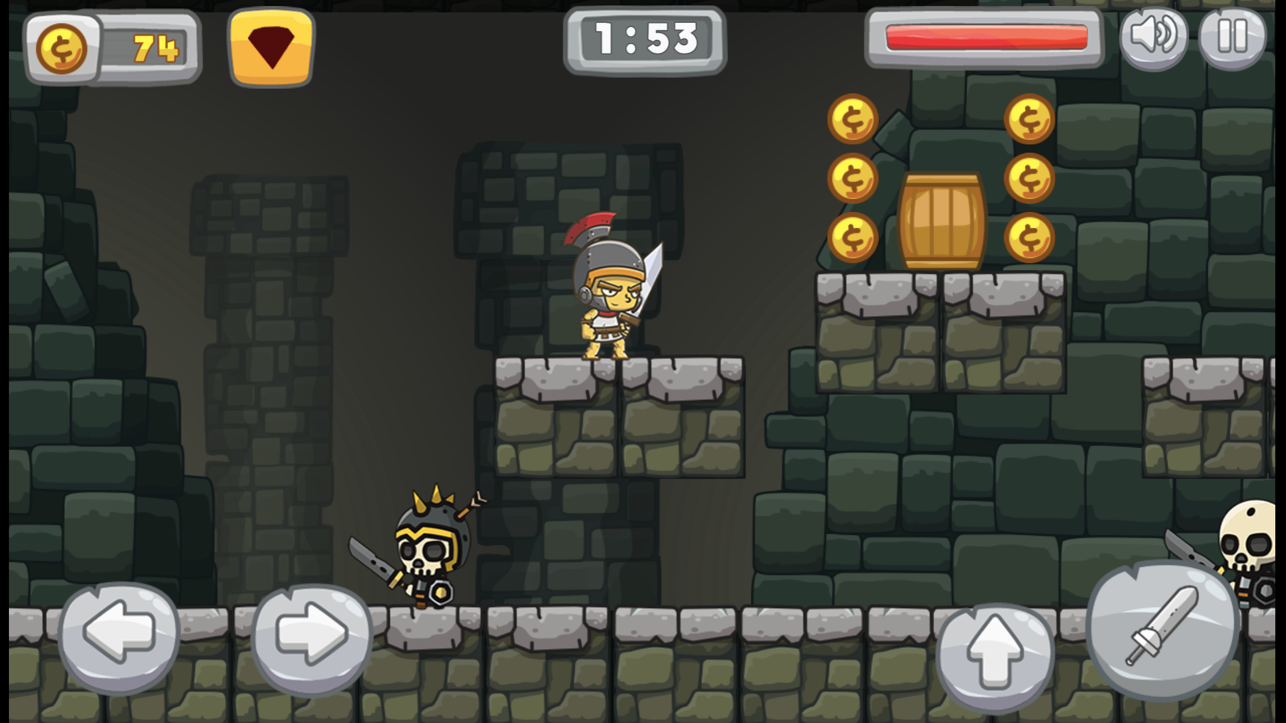
Task: Hit the up arrow jump button
Action: (995, 657)
